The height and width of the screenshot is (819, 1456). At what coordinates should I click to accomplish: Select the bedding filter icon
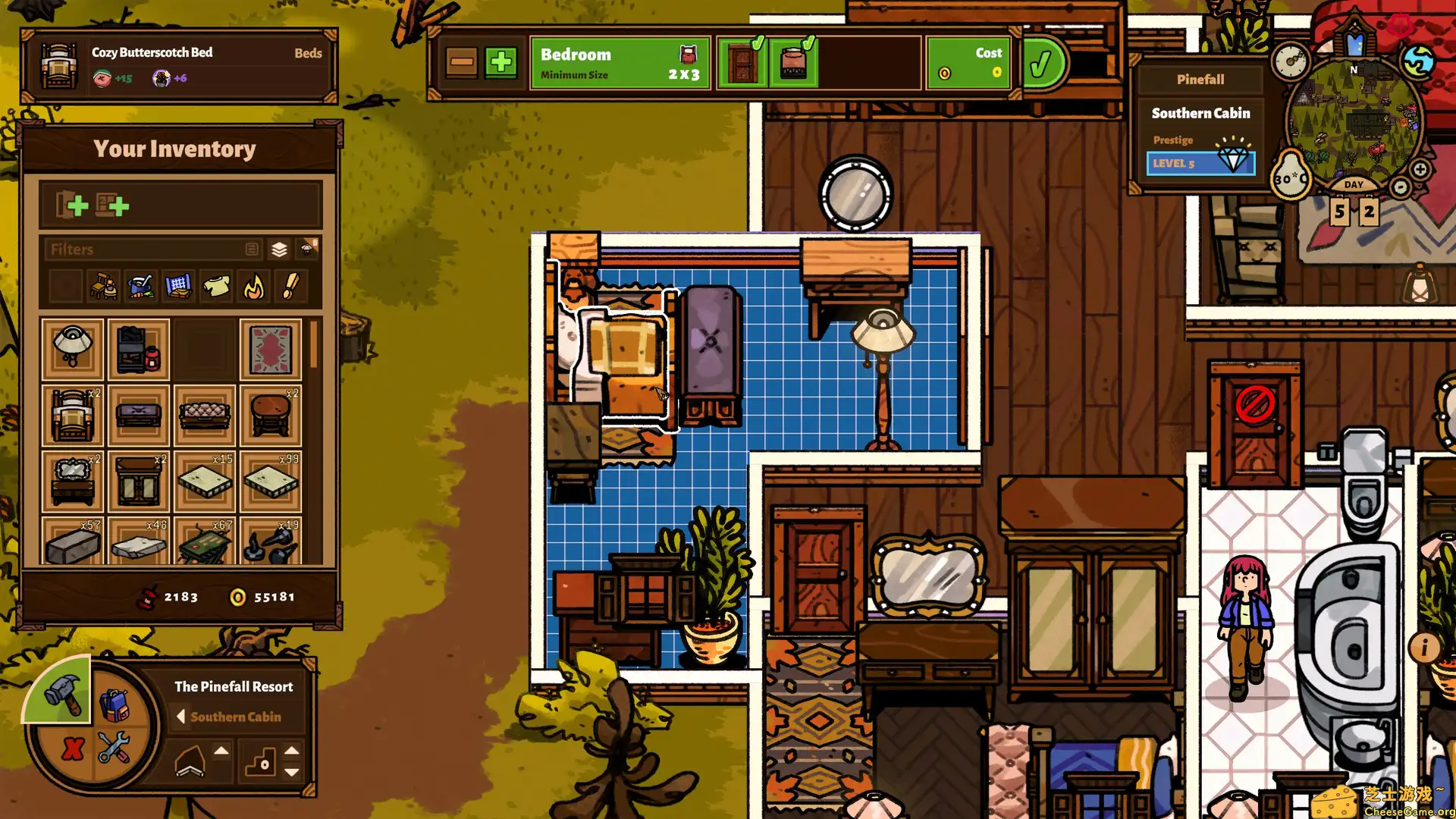pyautogui.click(x=177, y=287)
